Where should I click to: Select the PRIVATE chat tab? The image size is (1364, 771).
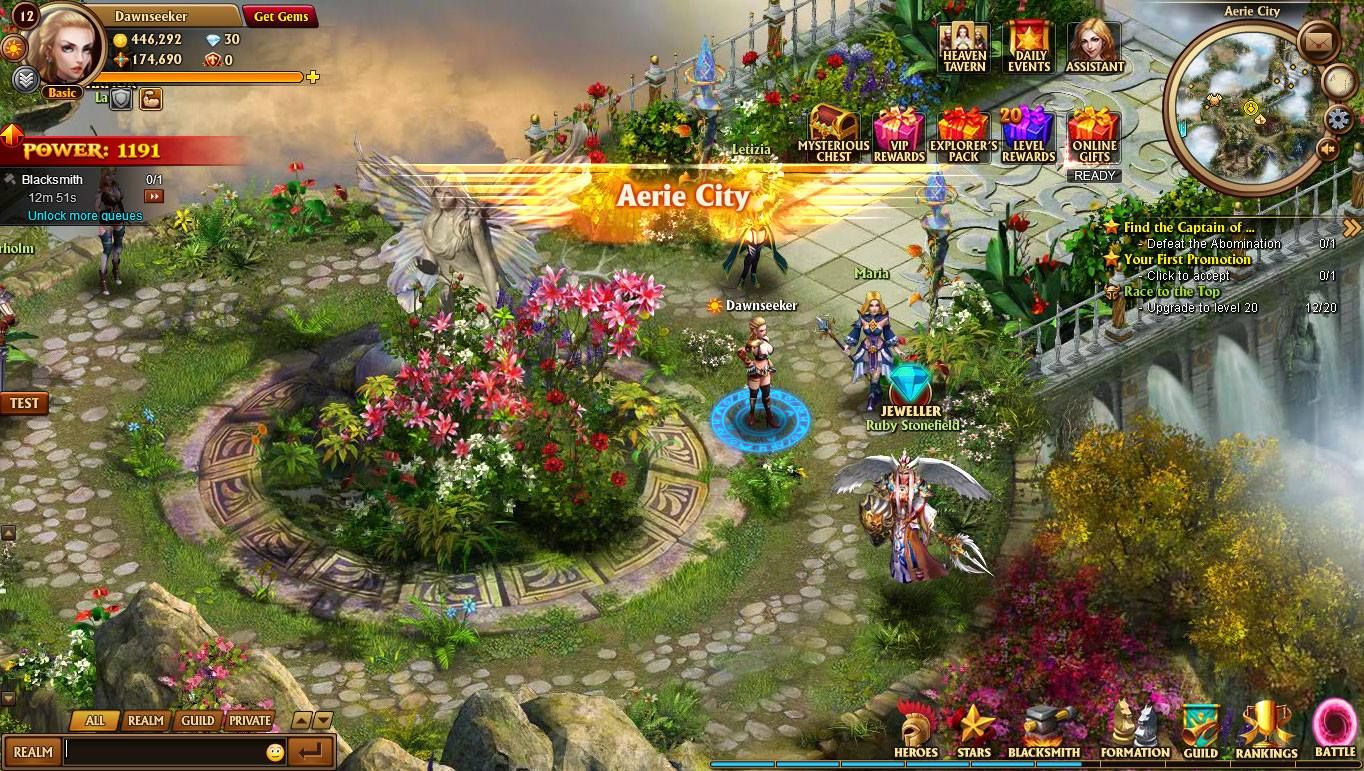248,719
